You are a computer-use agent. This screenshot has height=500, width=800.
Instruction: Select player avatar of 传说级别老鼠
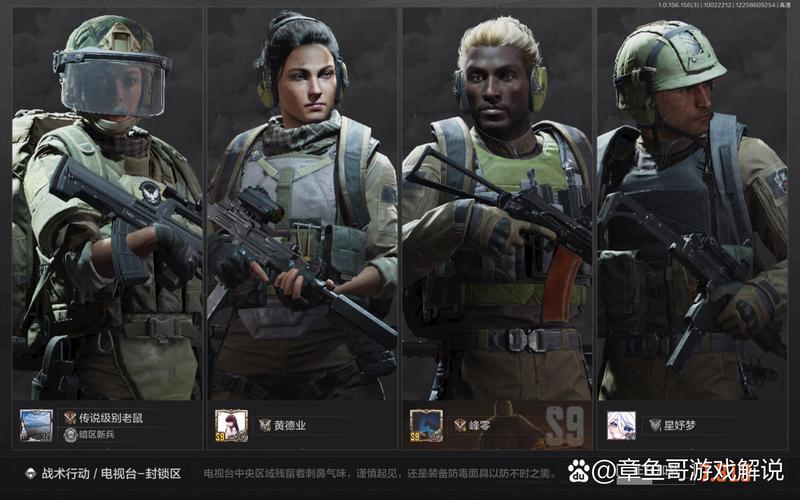36,425
